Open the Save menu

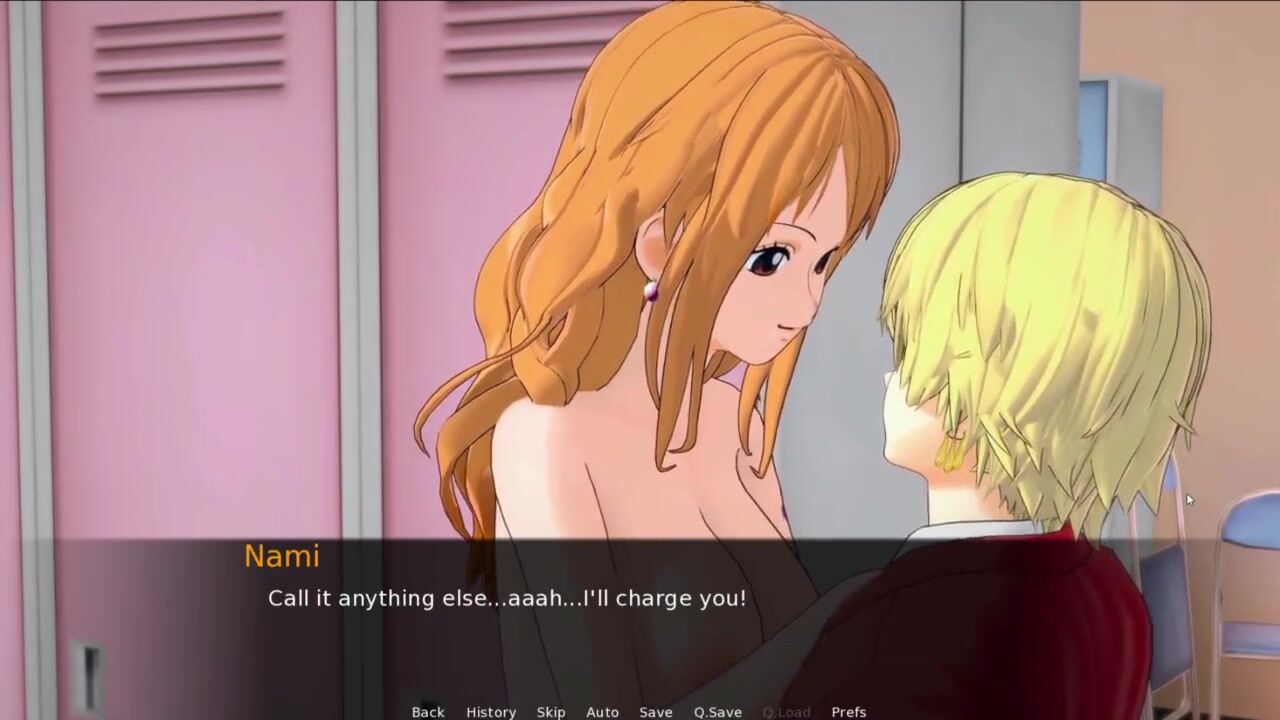[656, 712]
